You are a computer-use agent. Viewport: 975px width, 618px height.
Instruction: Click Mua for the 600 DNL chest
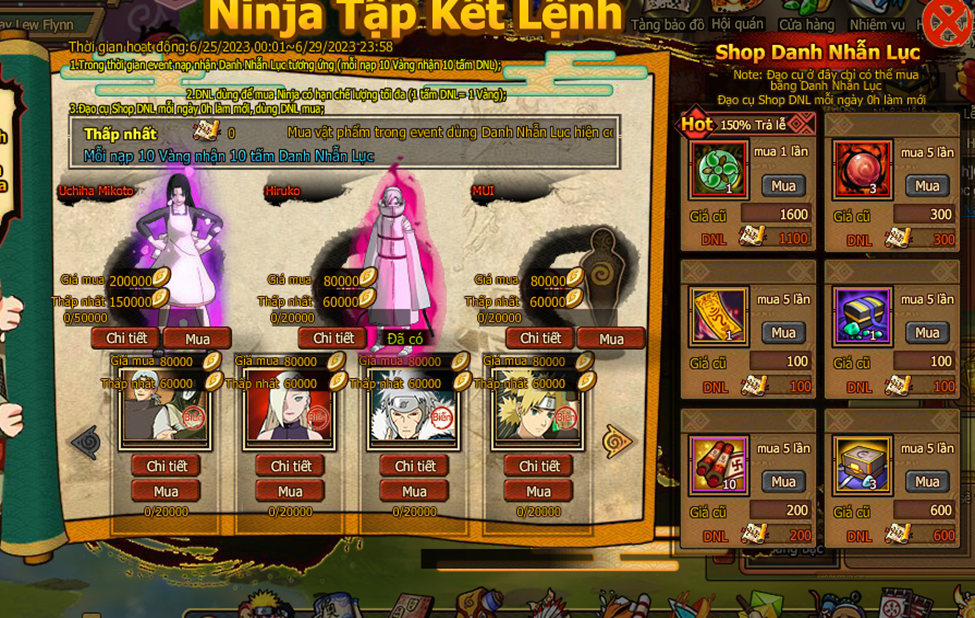click(927, 481)
